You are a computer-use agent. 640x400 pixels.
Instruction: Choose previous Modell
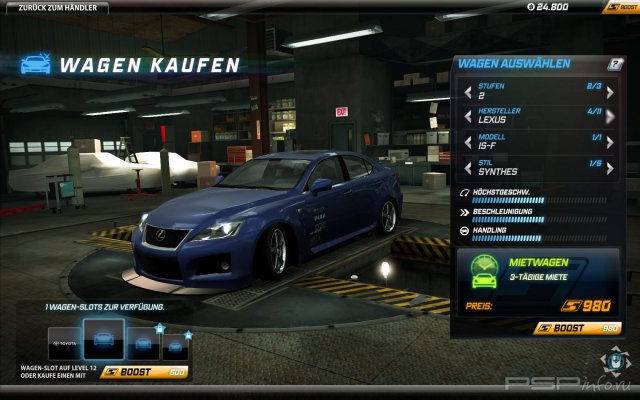click(467, 142)
